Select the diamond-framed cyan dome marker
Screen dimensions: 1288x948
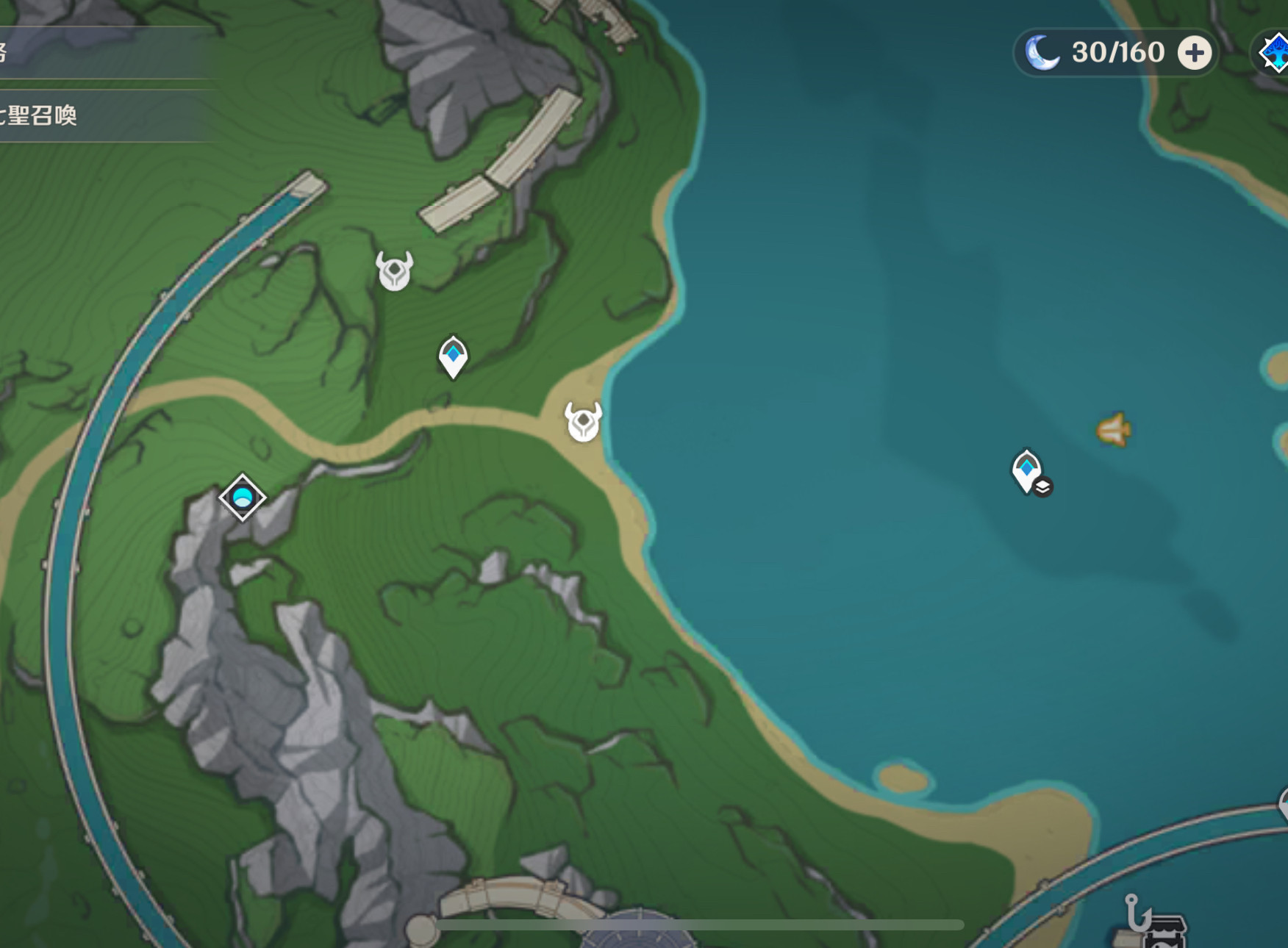(243, 498)
